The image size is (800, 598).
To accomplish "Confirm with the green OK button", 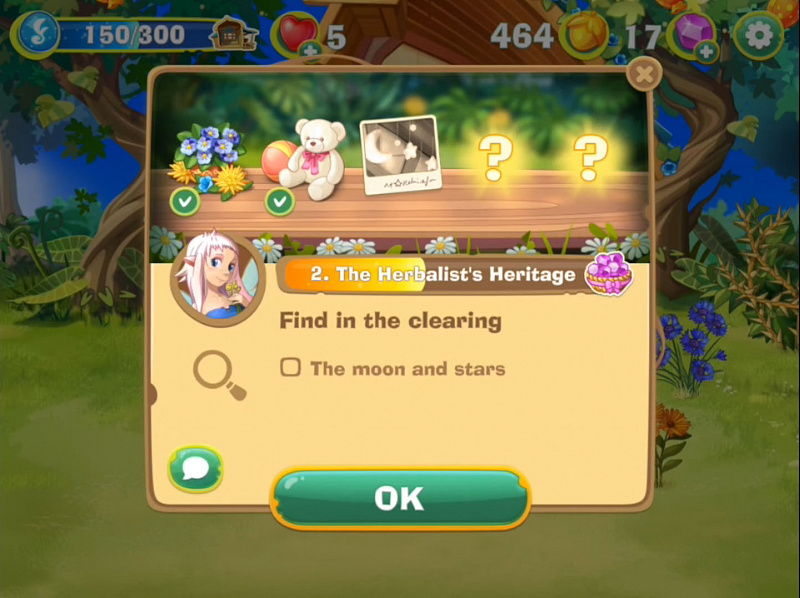I will click(x=399, y=498).
